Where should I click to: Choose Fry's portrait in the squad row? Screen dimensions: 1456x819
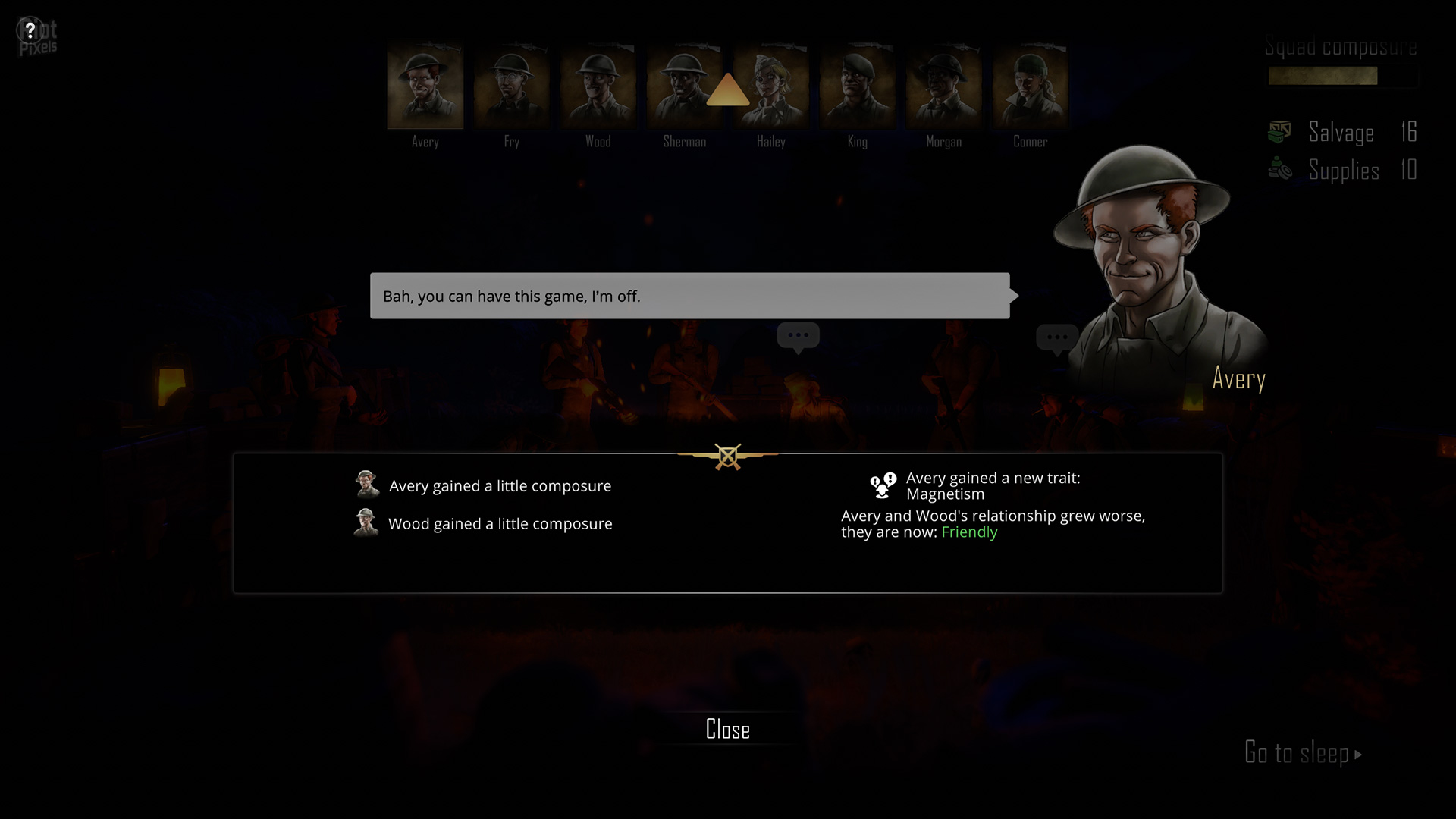[x=512, y=87]
